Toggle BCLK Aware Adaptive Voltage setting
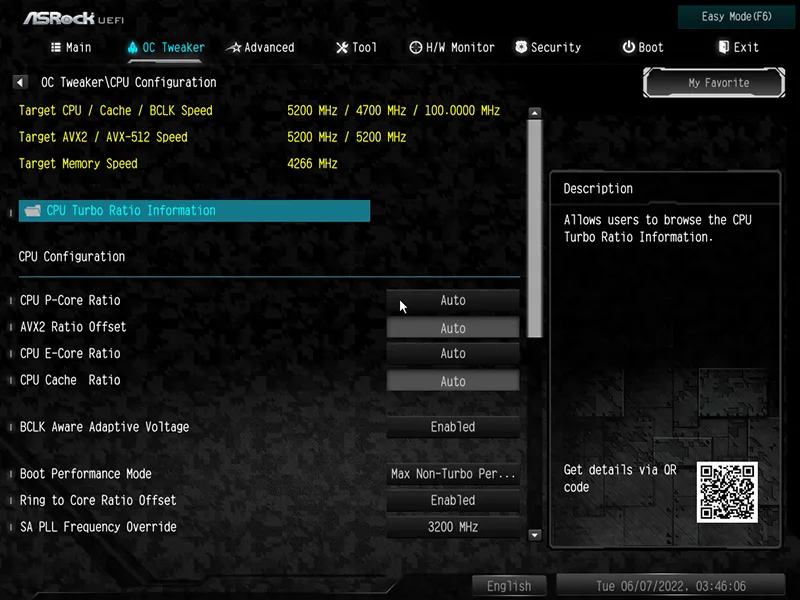Screen dimensions: 800x600 453,427
